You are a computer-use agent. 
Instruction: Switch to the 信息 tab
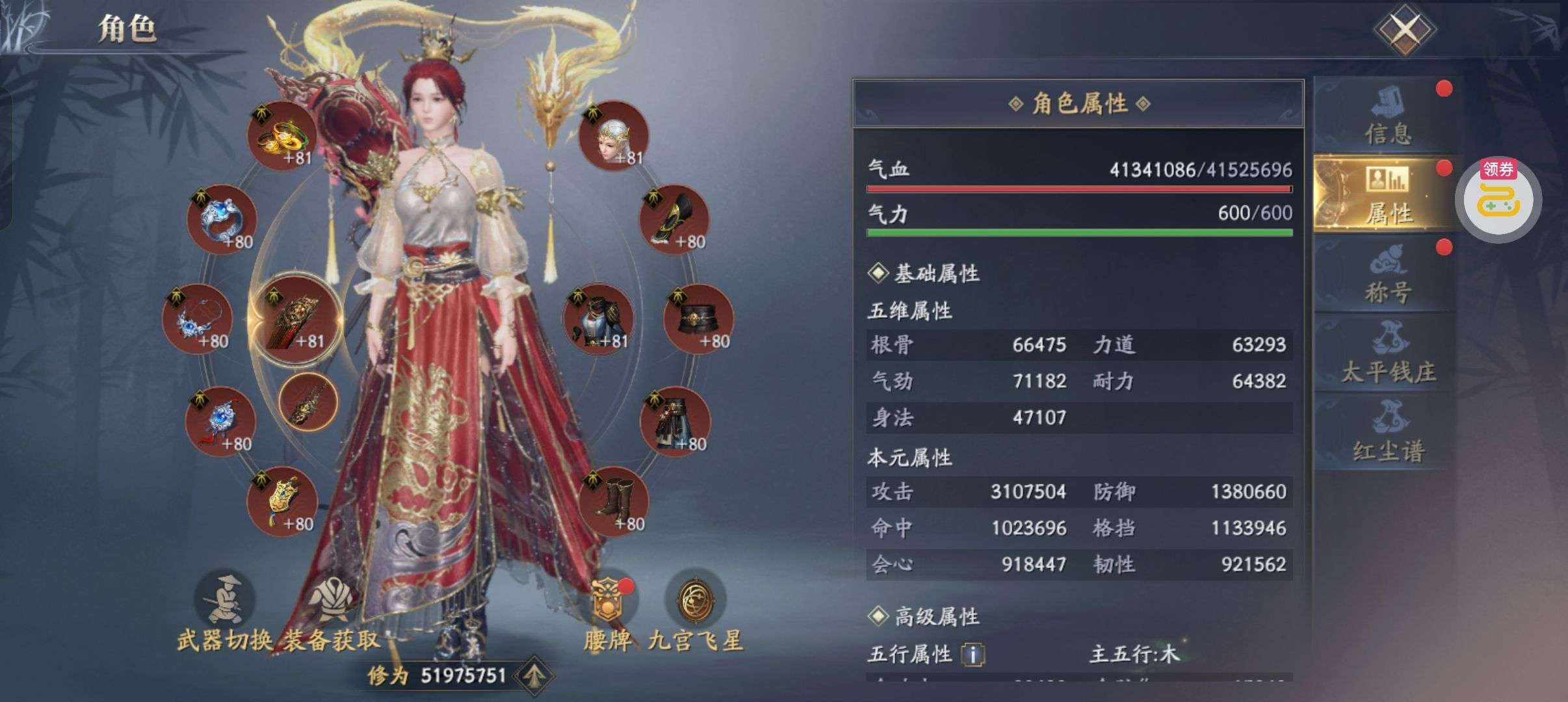point(1387,117)
